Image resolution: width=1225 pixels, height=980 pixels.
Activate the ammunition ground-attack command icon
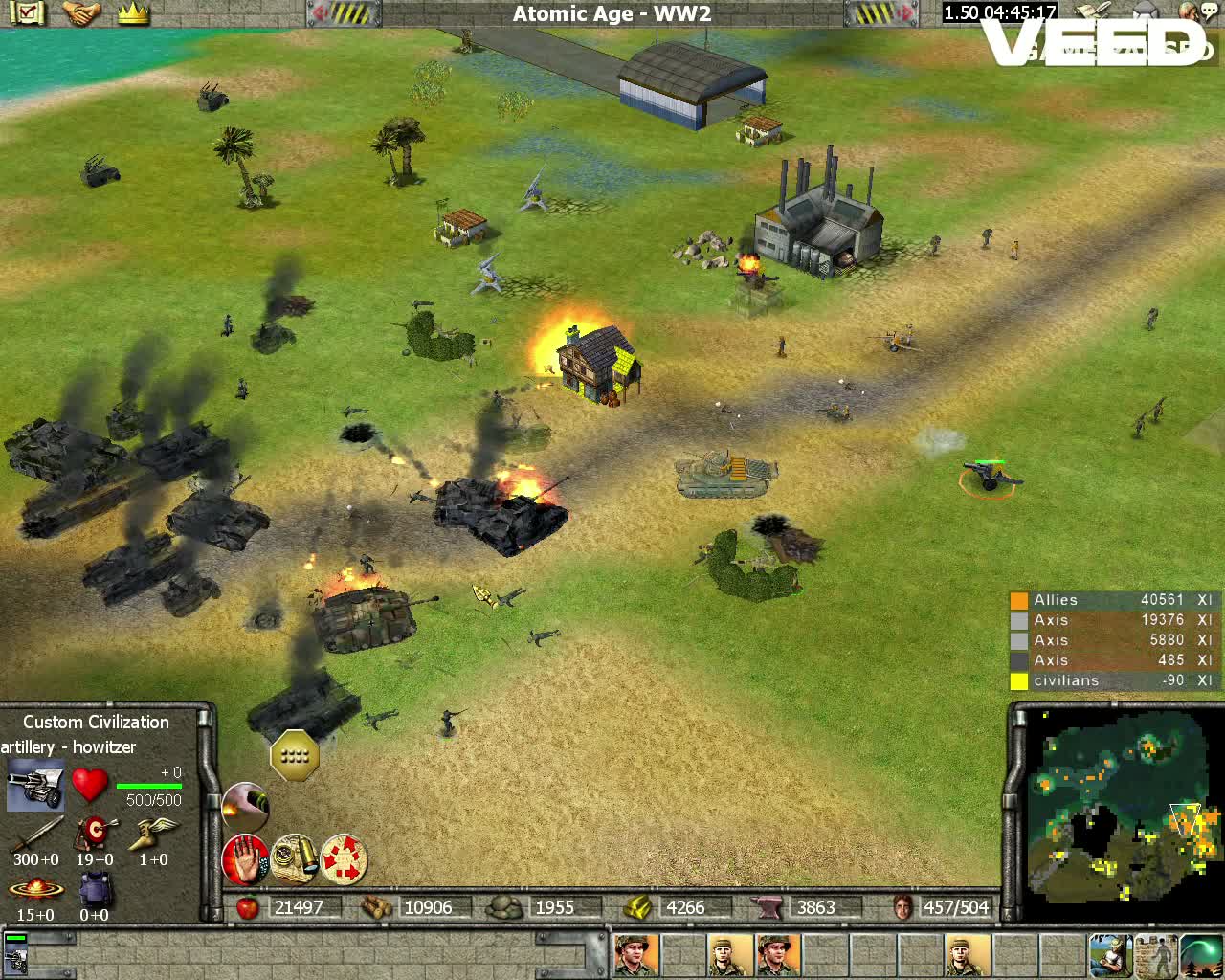[x=293, y=858]
